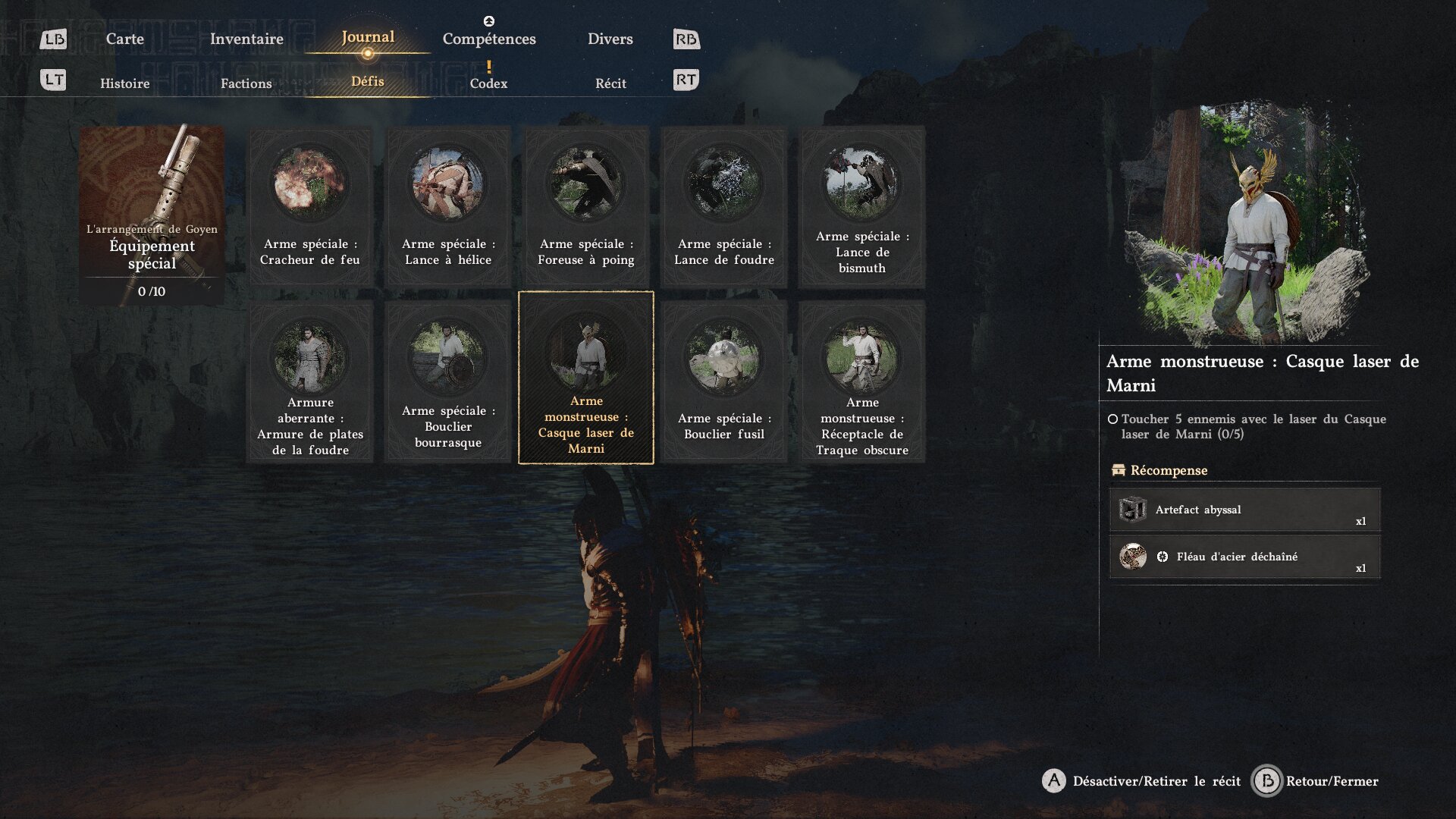Select the Lance de bismuth challenge

tap(862, 206)
